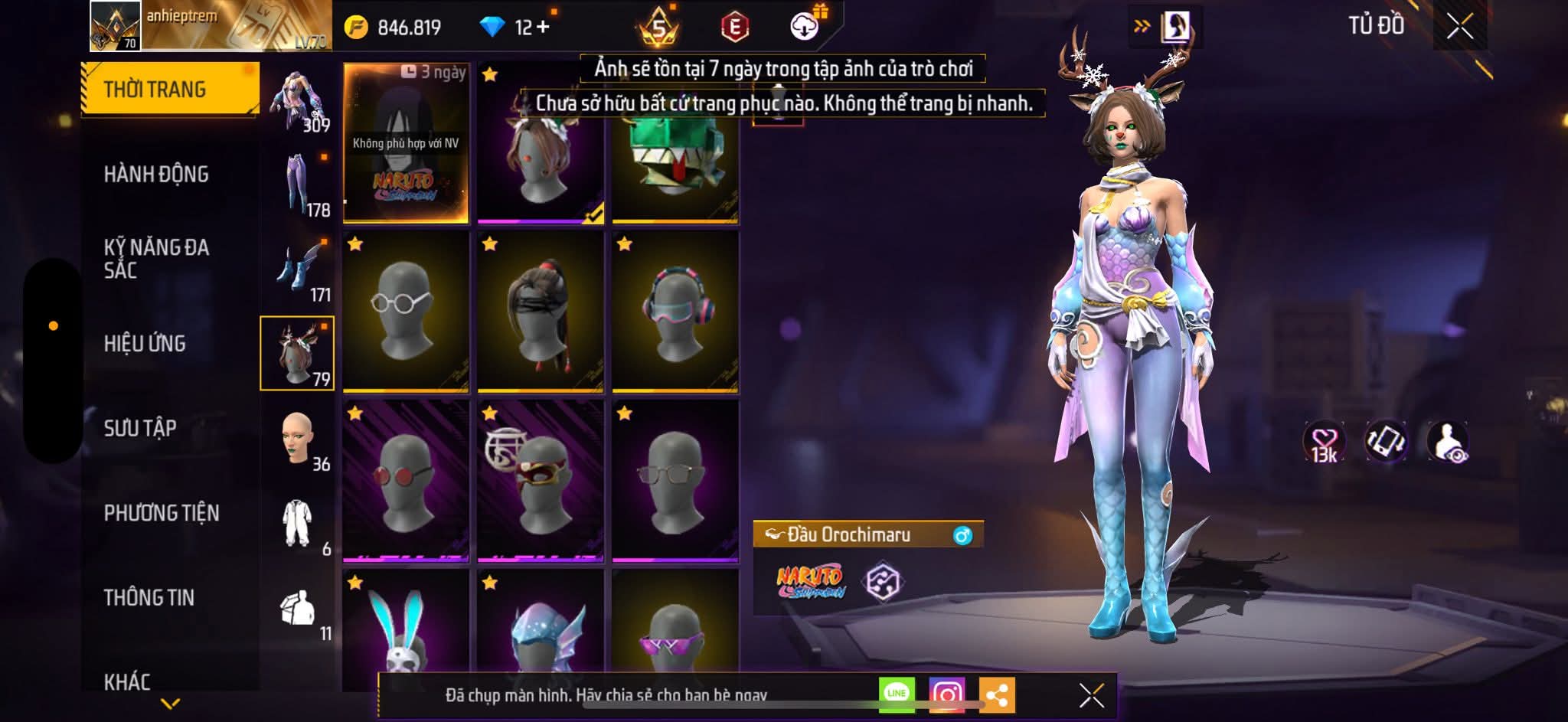1568x722 pixels.
Task: Go to the SƯU TẬP tab
Action: click(x=140, y=428)
